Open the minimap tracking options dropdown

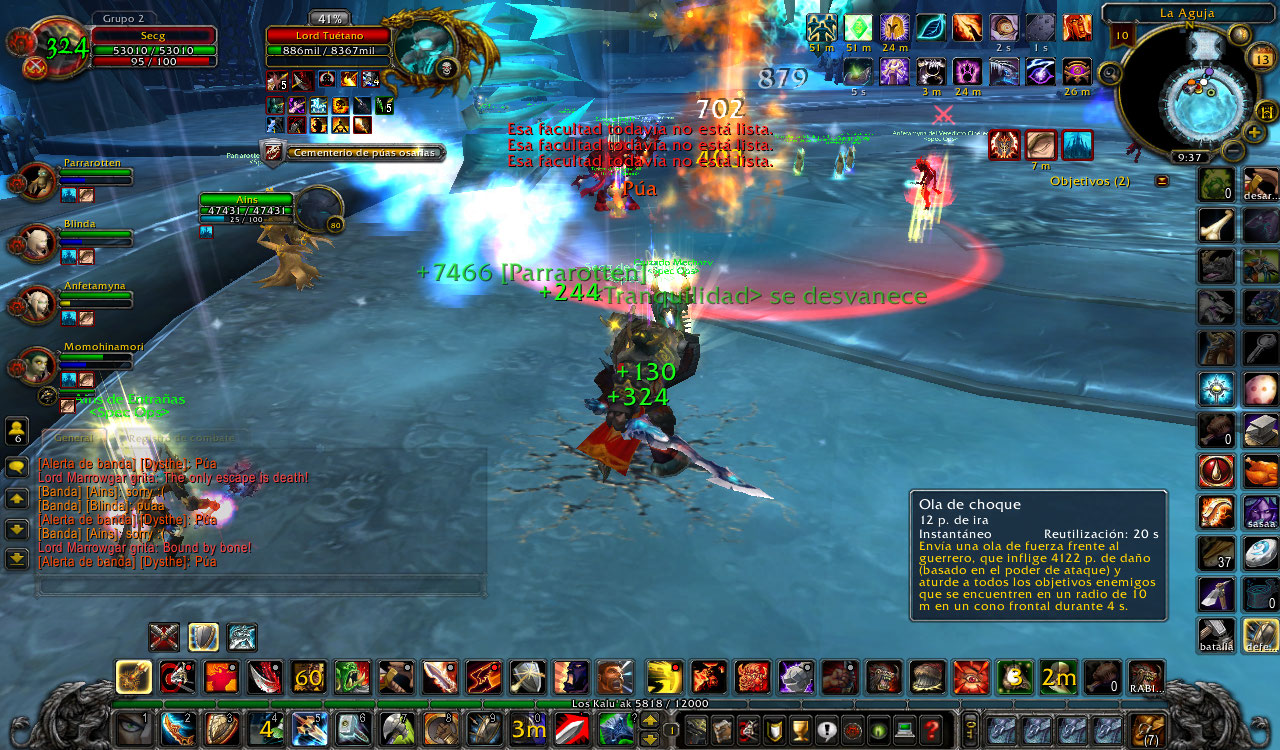click(x=1110, y=74)
